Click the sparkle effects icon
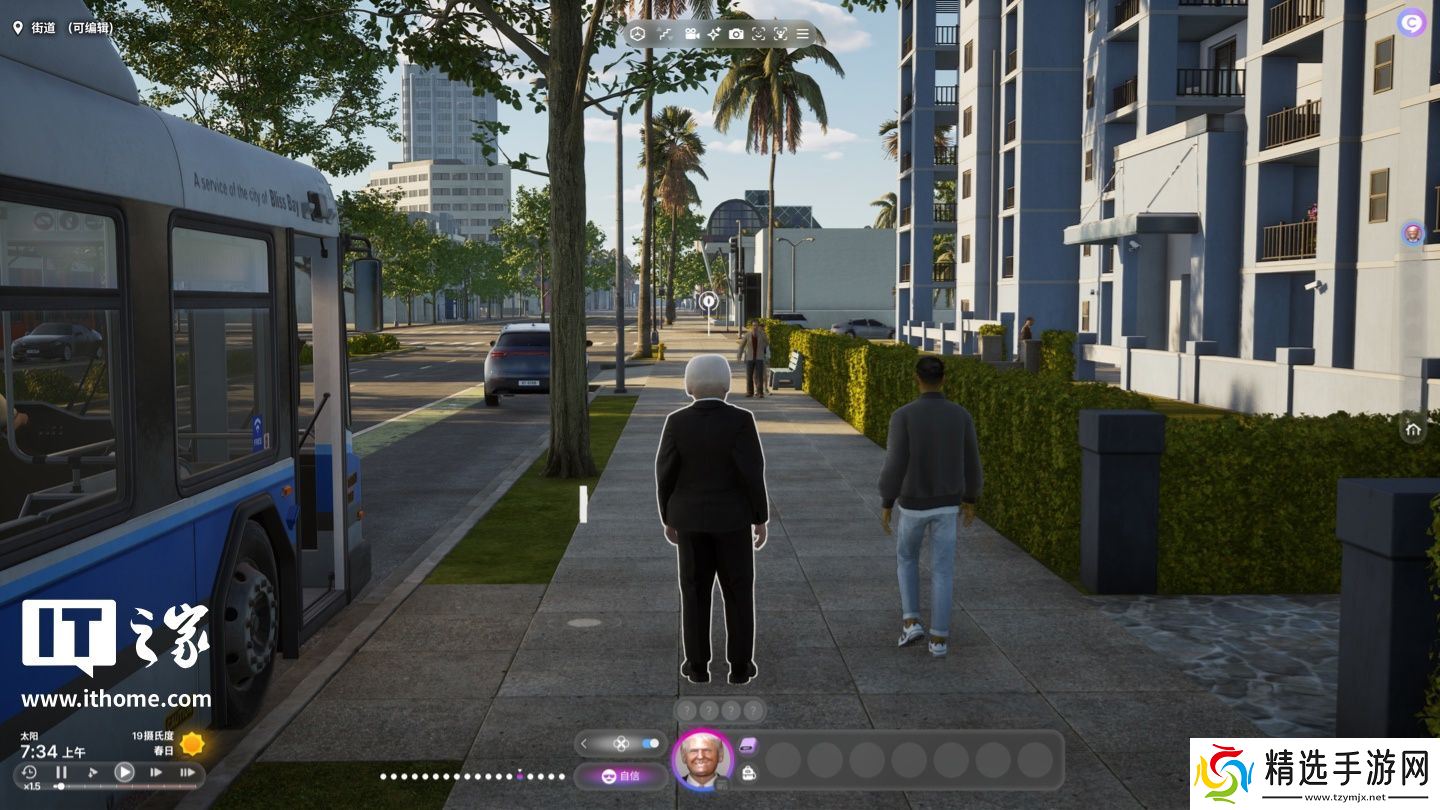 [x=714, y=34]
